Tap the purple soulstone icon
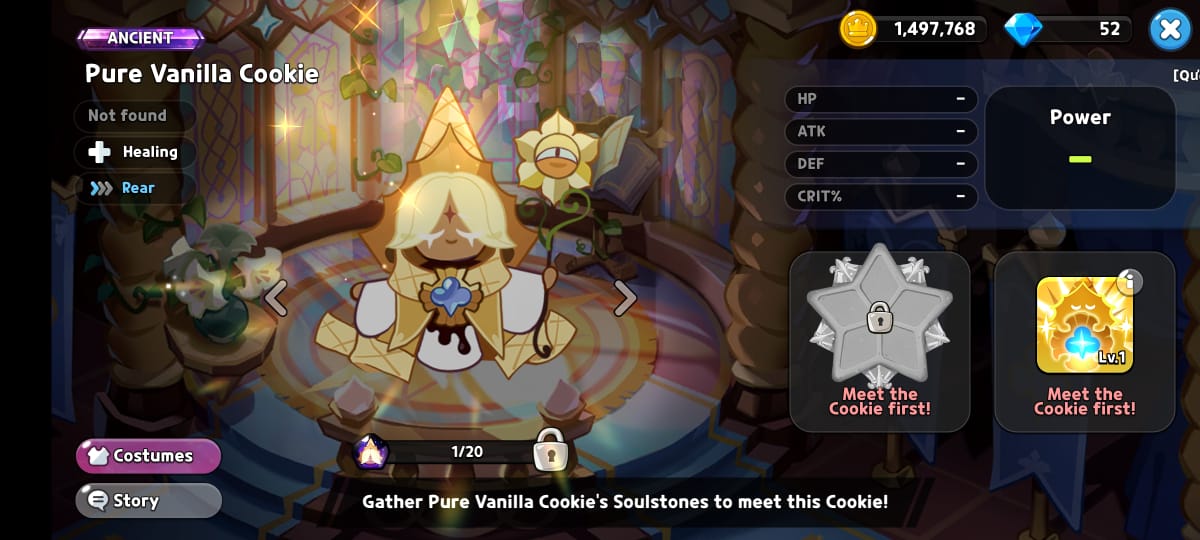 pos(371,452)
